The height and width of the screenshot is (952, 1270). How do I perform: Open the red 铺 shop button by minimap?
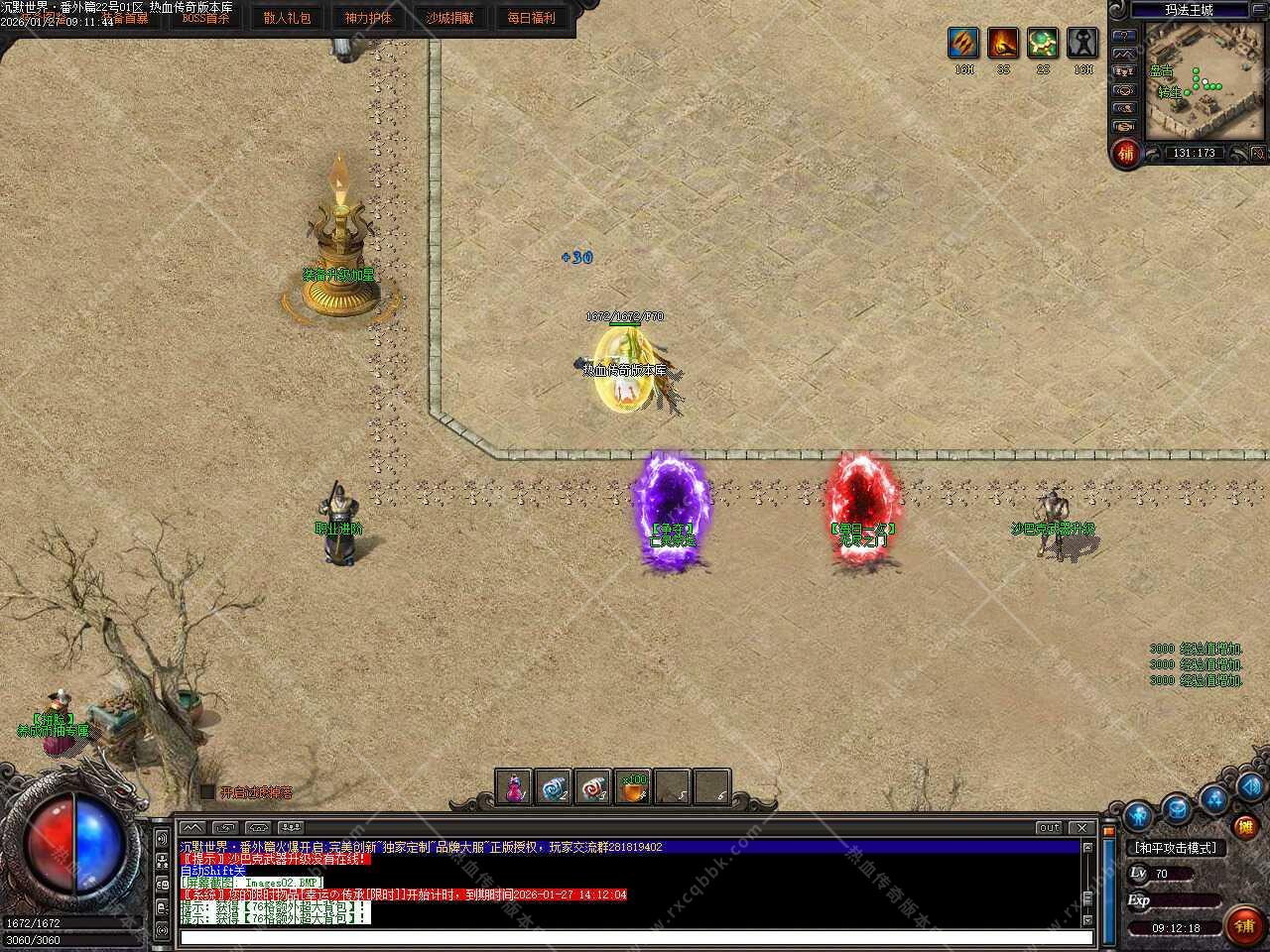(1126, 153)
